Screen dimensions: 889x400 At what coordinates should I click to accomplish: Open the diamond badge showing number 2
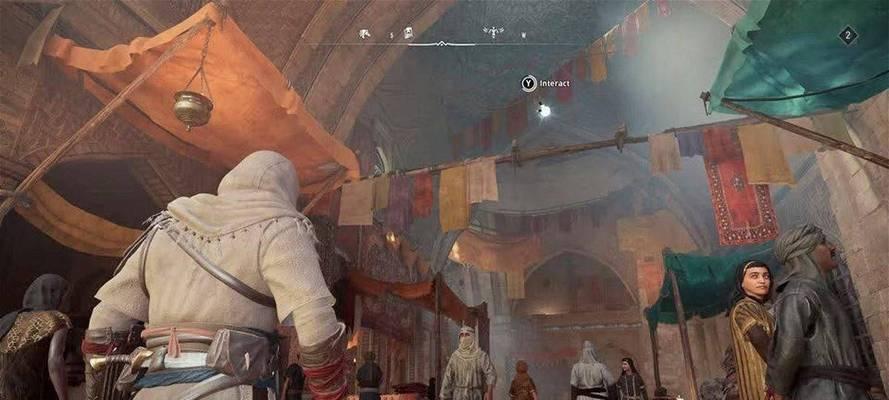[x=848, y=35]
